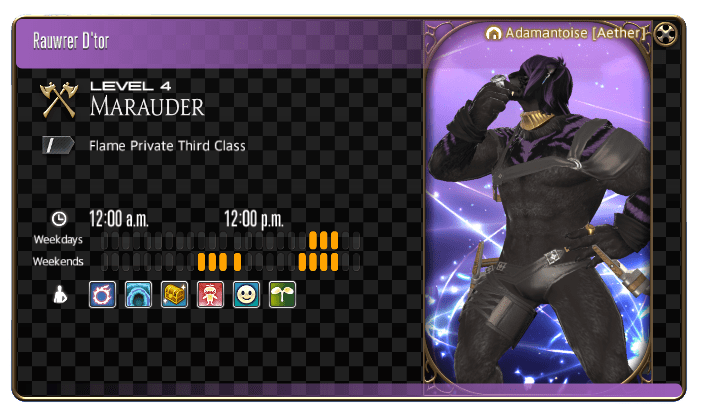Click the Adamantoise home world icon
This screenshot has height=414, width=701.
pos(493,33)
